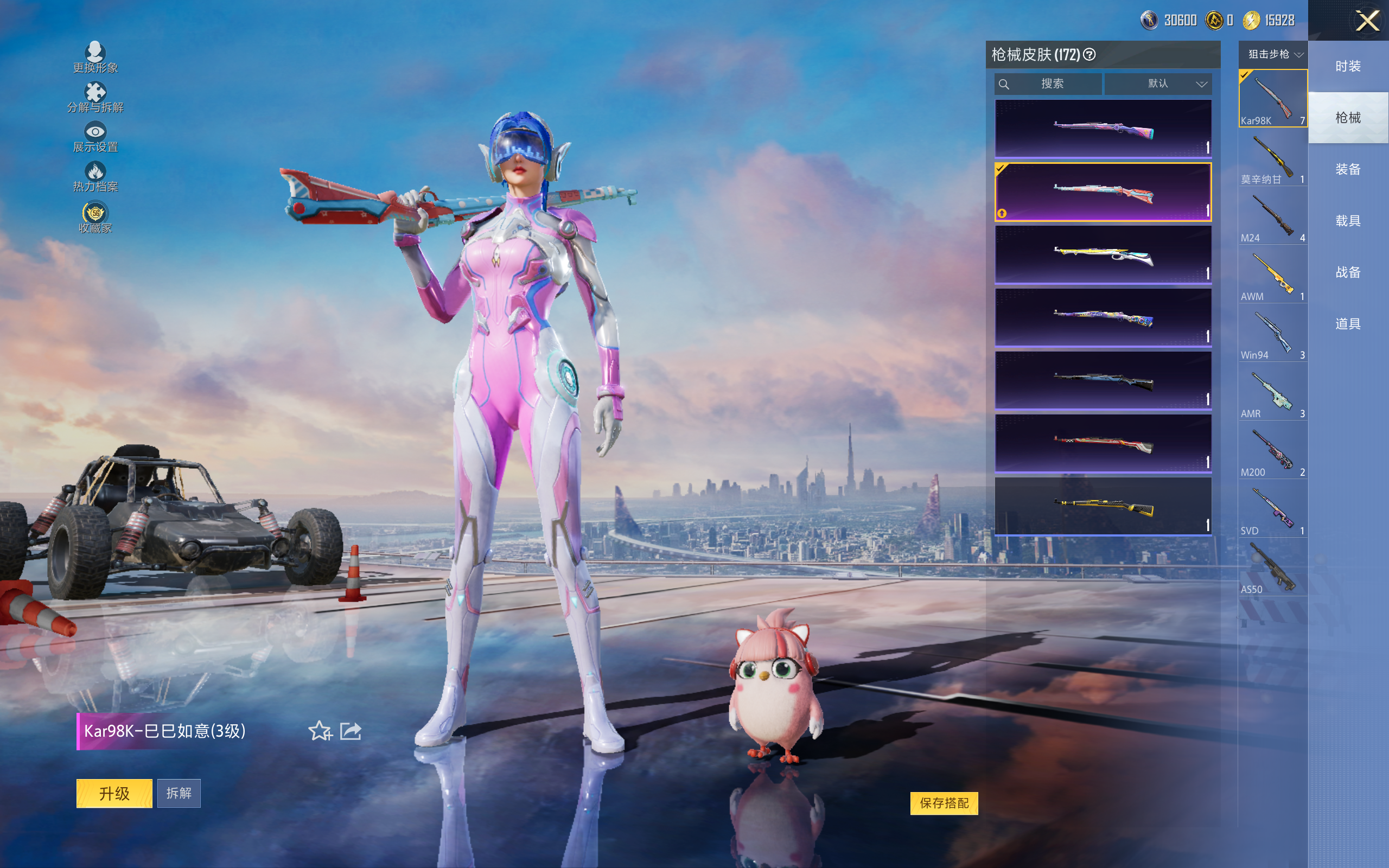The image size is (1389, 868).
Task: Open the 狙击步枪 weapon type dropdown
Action: pos(1273,55)
